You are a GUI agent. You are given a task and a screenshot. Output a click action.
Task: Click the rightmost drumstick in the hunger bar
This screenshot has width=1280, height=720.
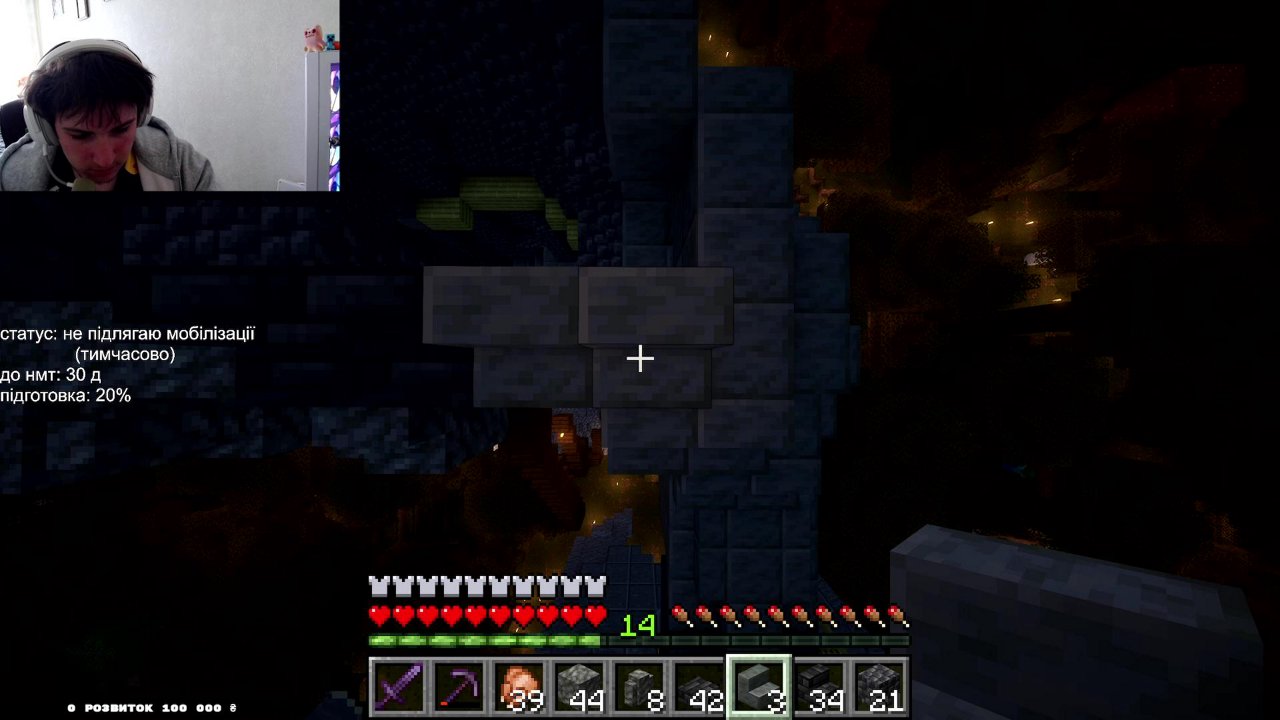[899, 616]
